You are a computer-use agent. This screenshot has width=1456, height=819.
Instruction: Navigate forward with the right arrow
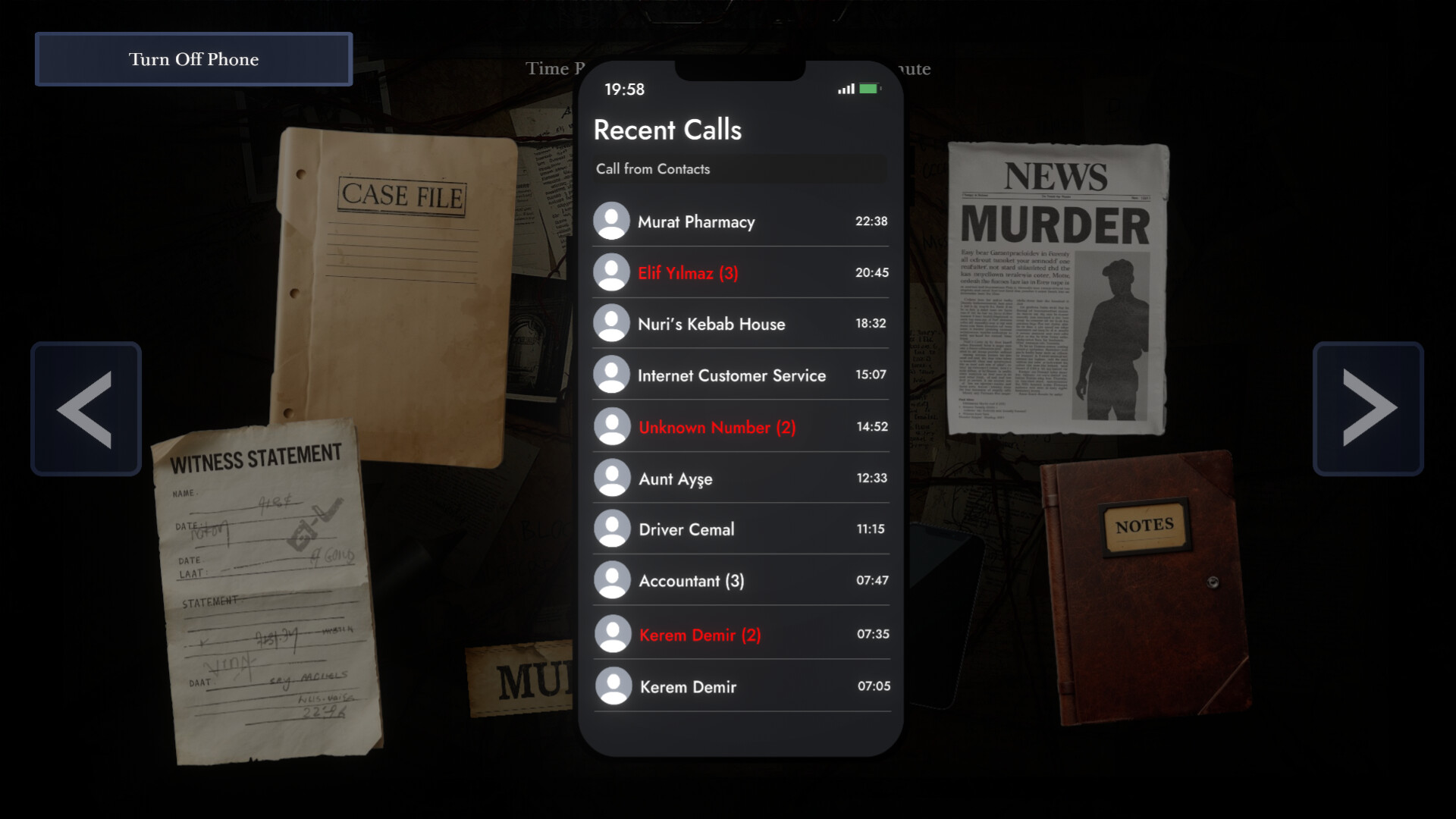[1370, 409]
